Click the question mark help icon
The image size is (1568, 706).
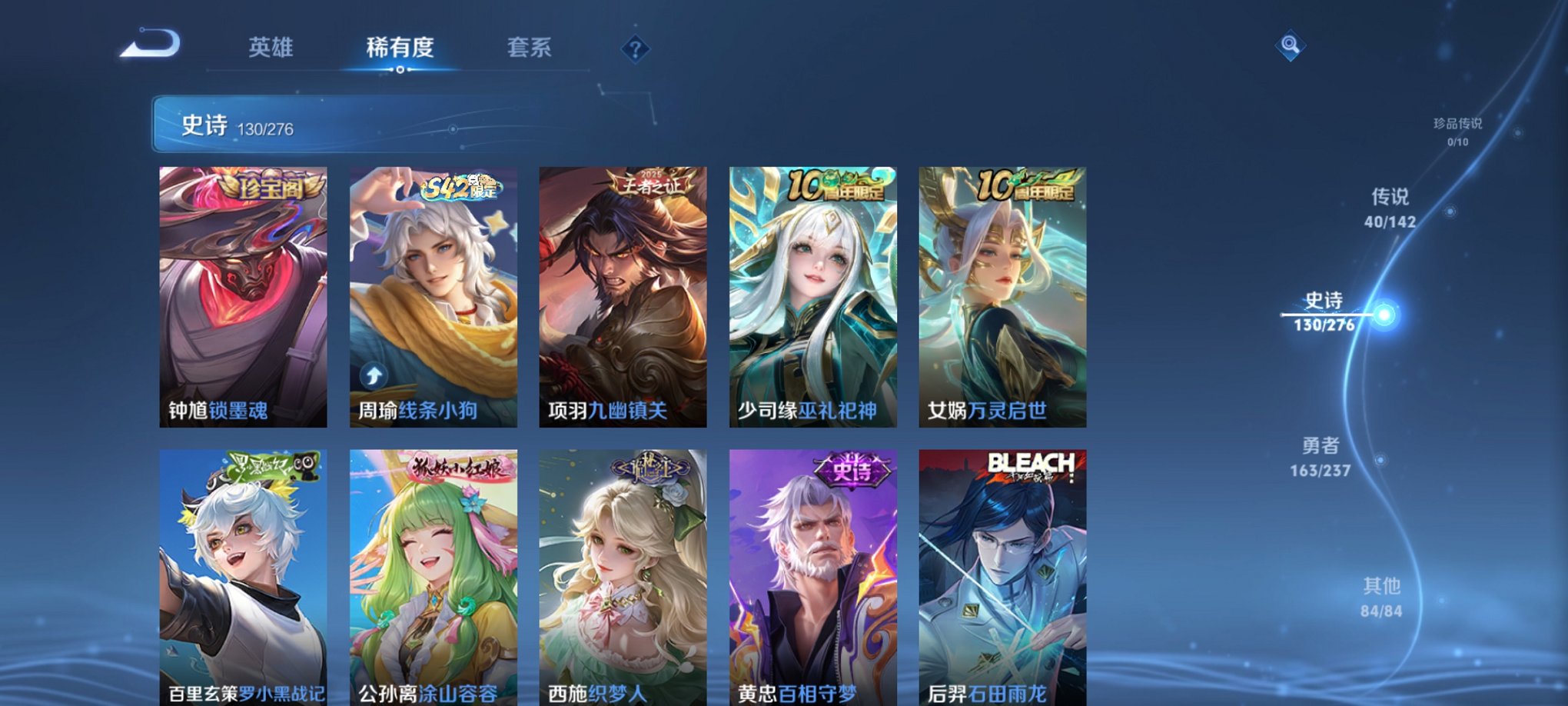click(633, 49)
